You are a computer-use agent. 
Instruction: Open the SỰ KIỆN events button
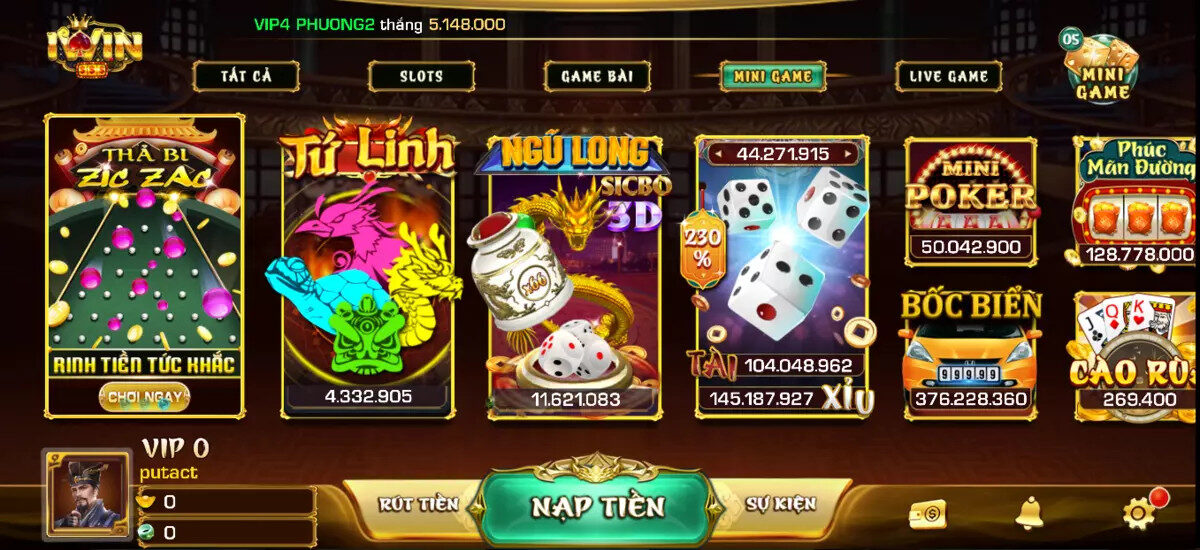click(780, 504)
